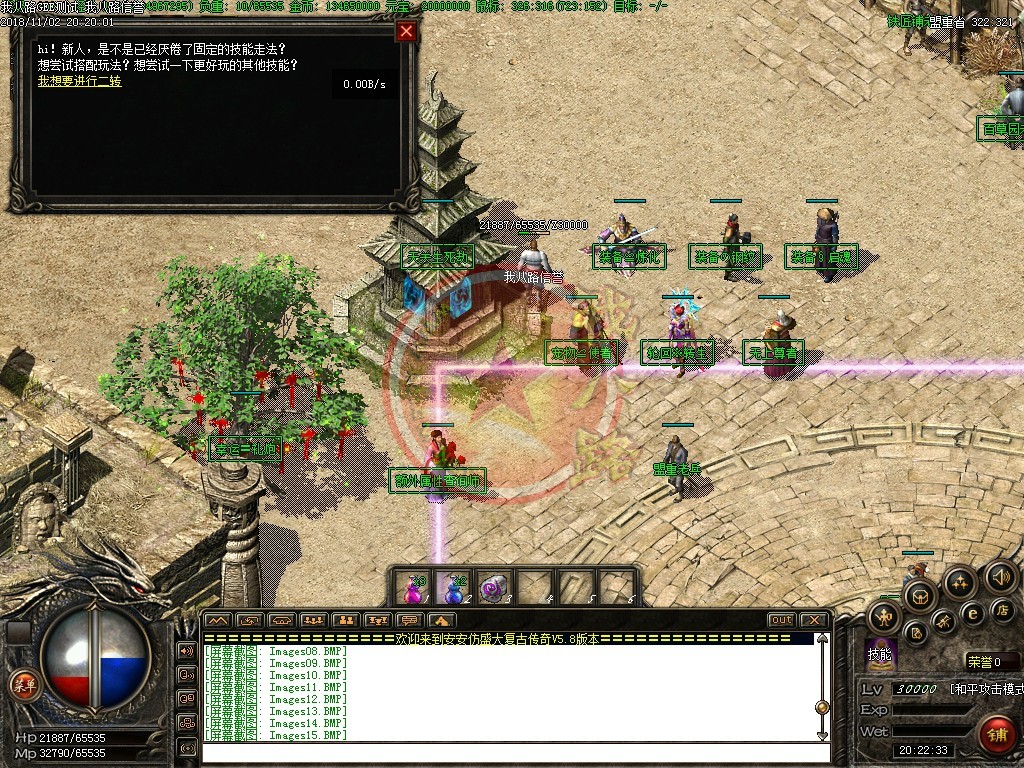Toggle the speaker button left of chat
The width and height of the screenshot is (1024, 768).
(187, 651)
